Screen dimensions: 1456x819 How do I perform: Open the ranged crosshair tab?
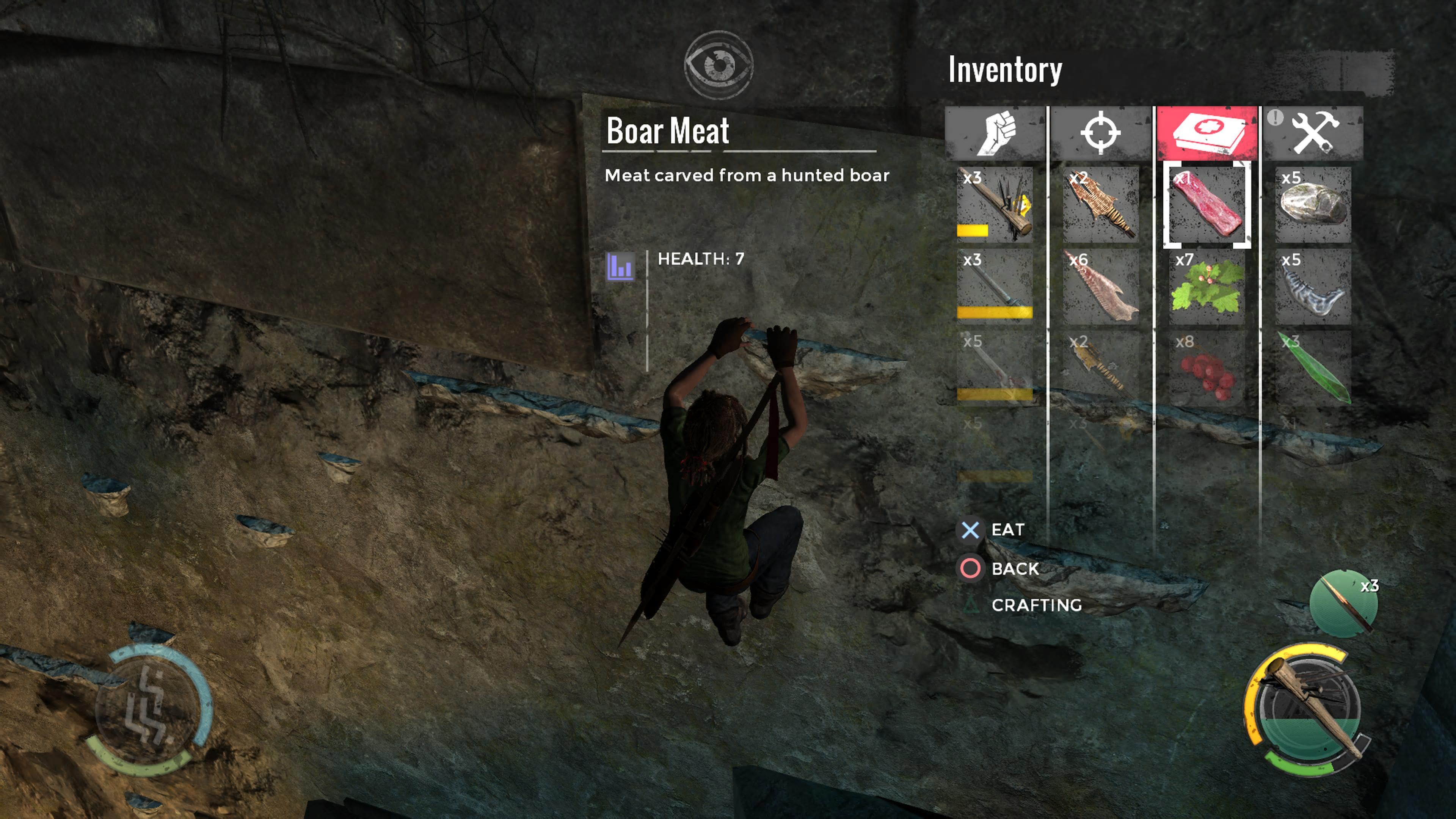tap(1100, 133)
